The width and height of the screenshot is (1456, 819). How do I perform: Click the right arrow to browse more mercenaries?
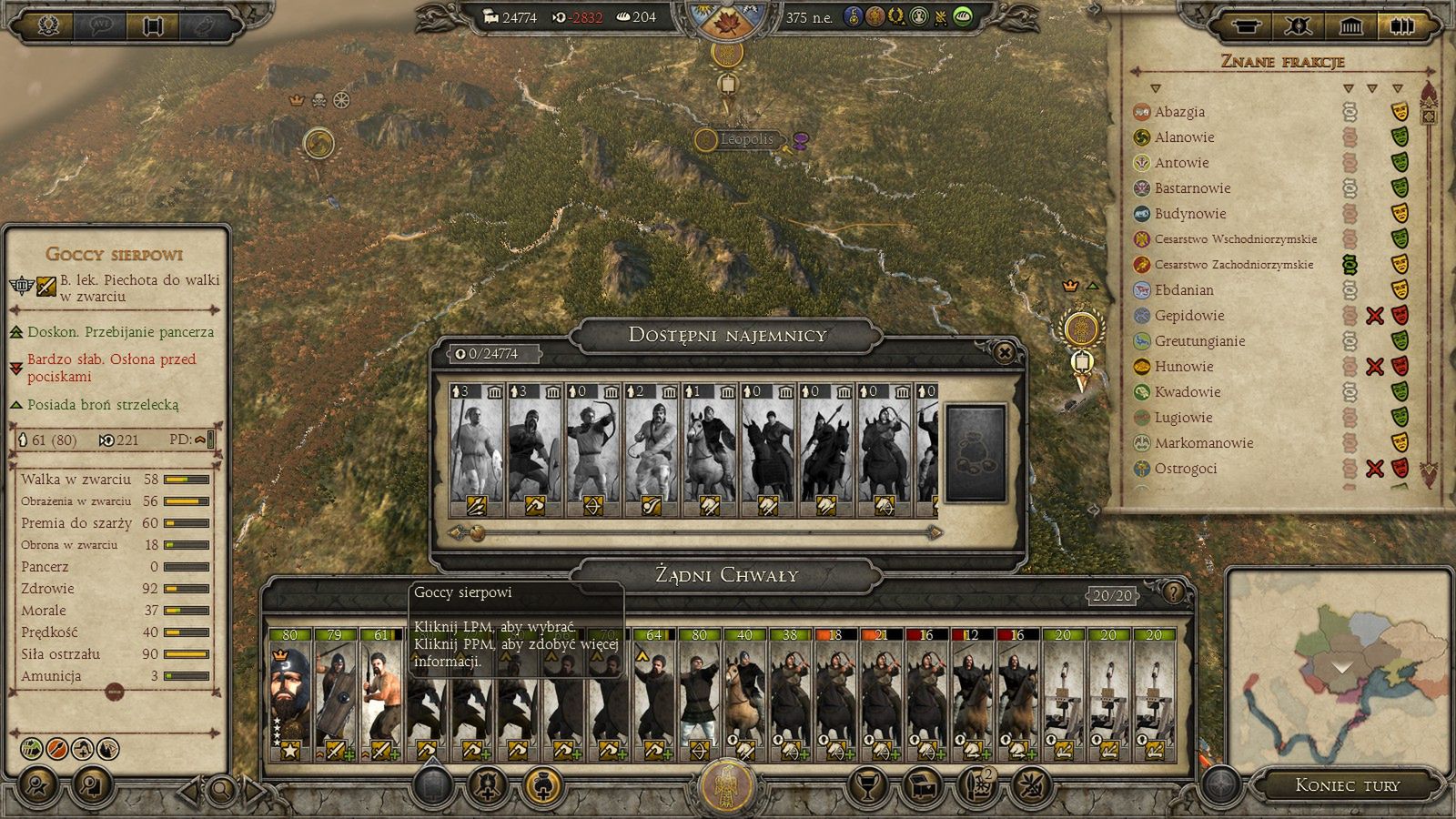(933, 532)
